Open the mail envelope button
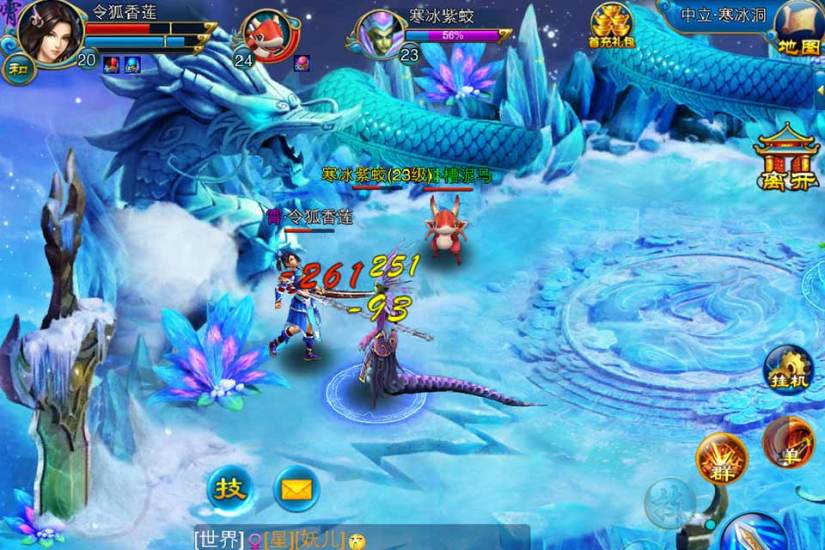The image size is (825, 550). coord(296,489)
